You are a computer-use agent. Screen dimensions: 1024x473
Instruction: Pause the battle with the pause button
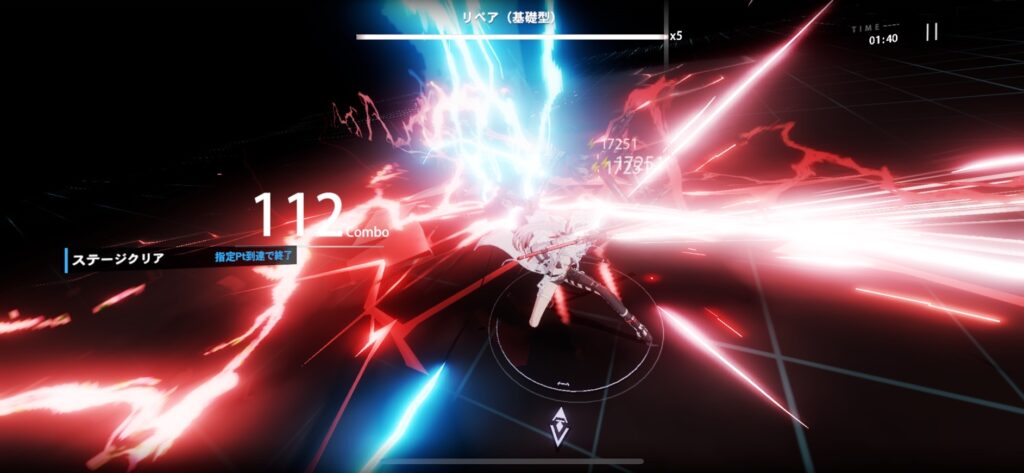[931, 32]
